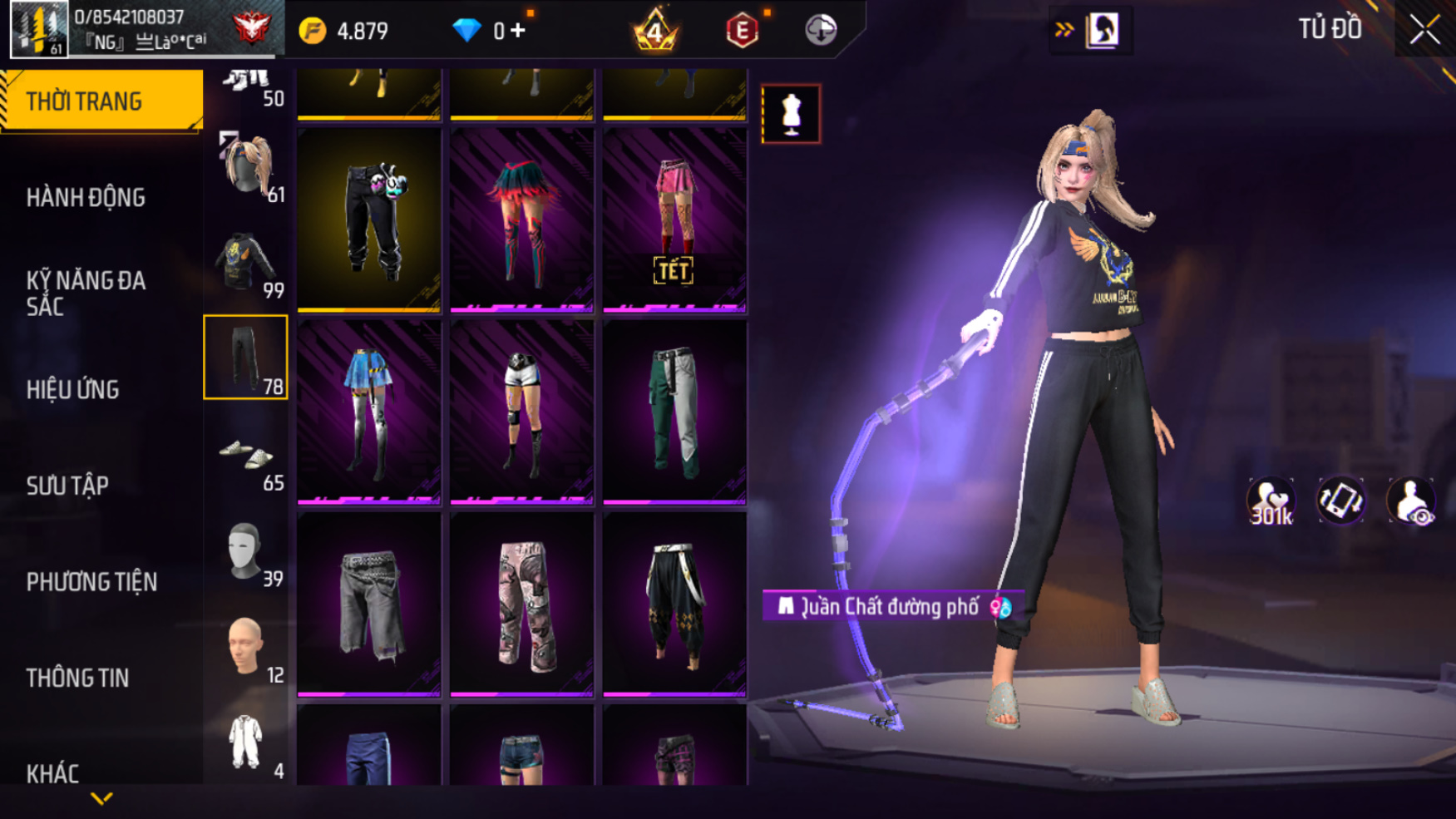
Task: Click the mannequin outfit preview button
Action: 791,114
